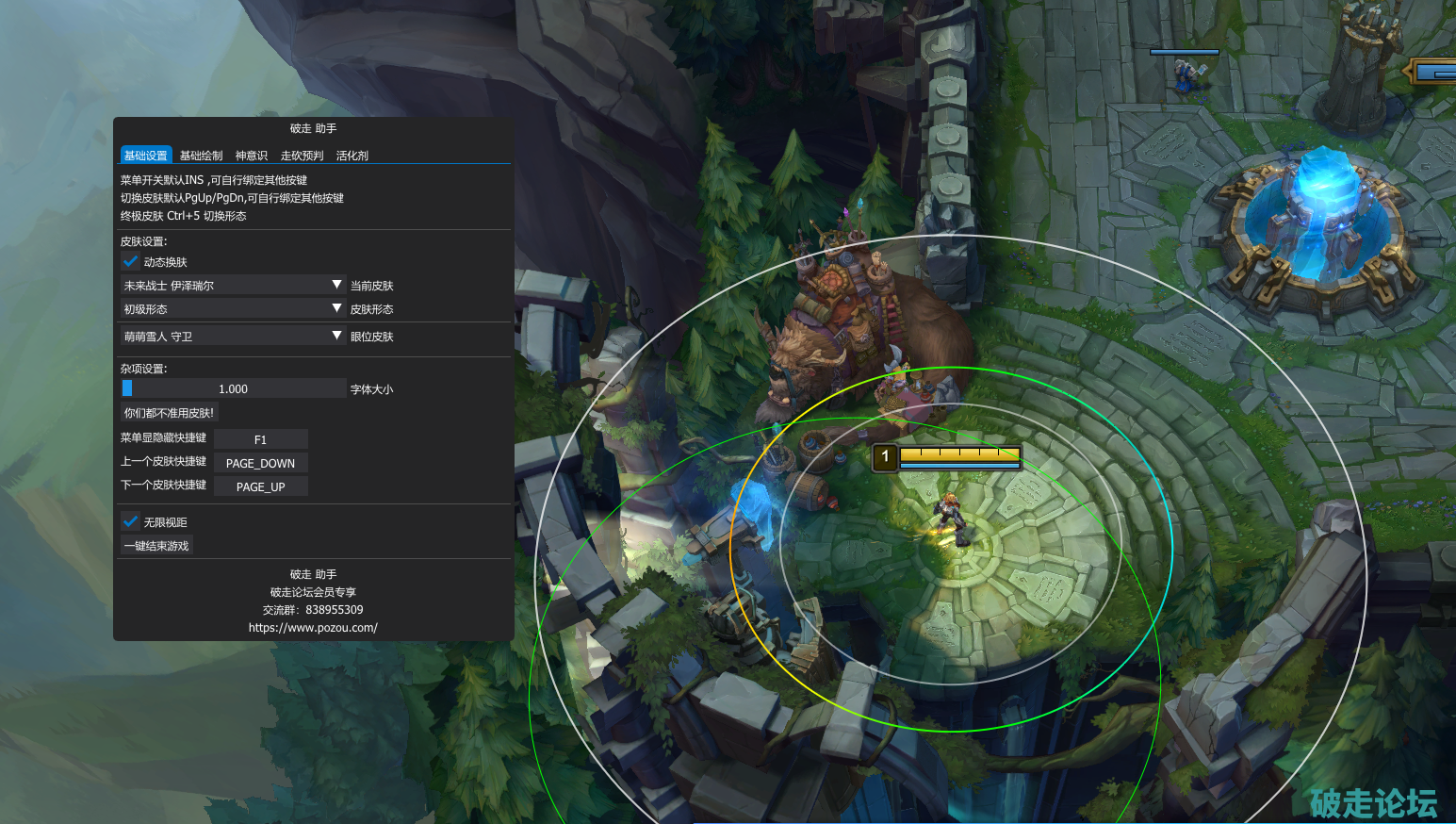Open the 当前皮肤 dropdown showing 未来战士 伊泽瑞尔
The width and height of the screenshot is (1456, 824).
click(x=233, y=285)
